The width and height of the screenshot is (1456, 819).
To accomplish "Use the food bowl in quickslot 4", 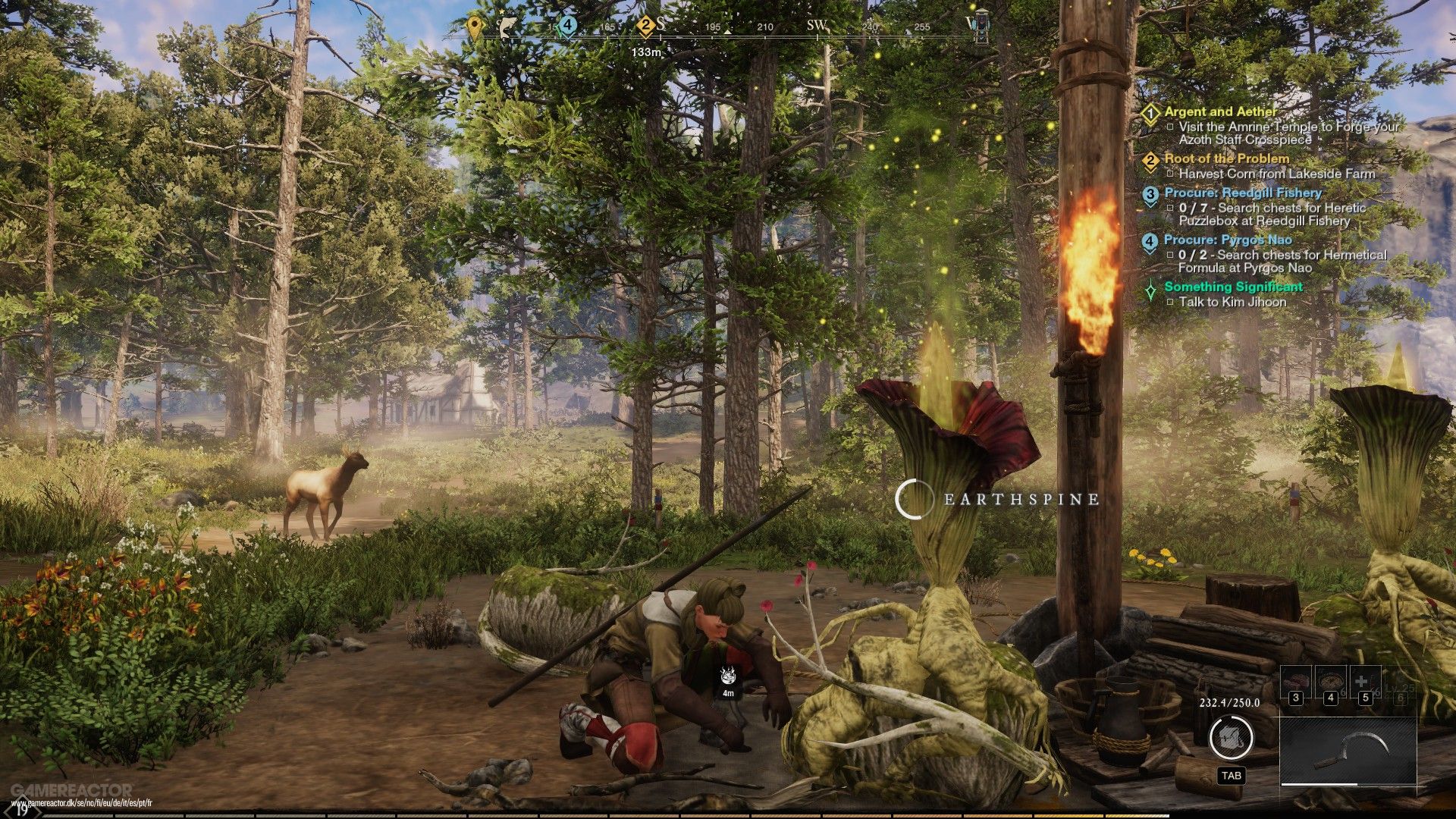I will click(x=1330, y=682).
